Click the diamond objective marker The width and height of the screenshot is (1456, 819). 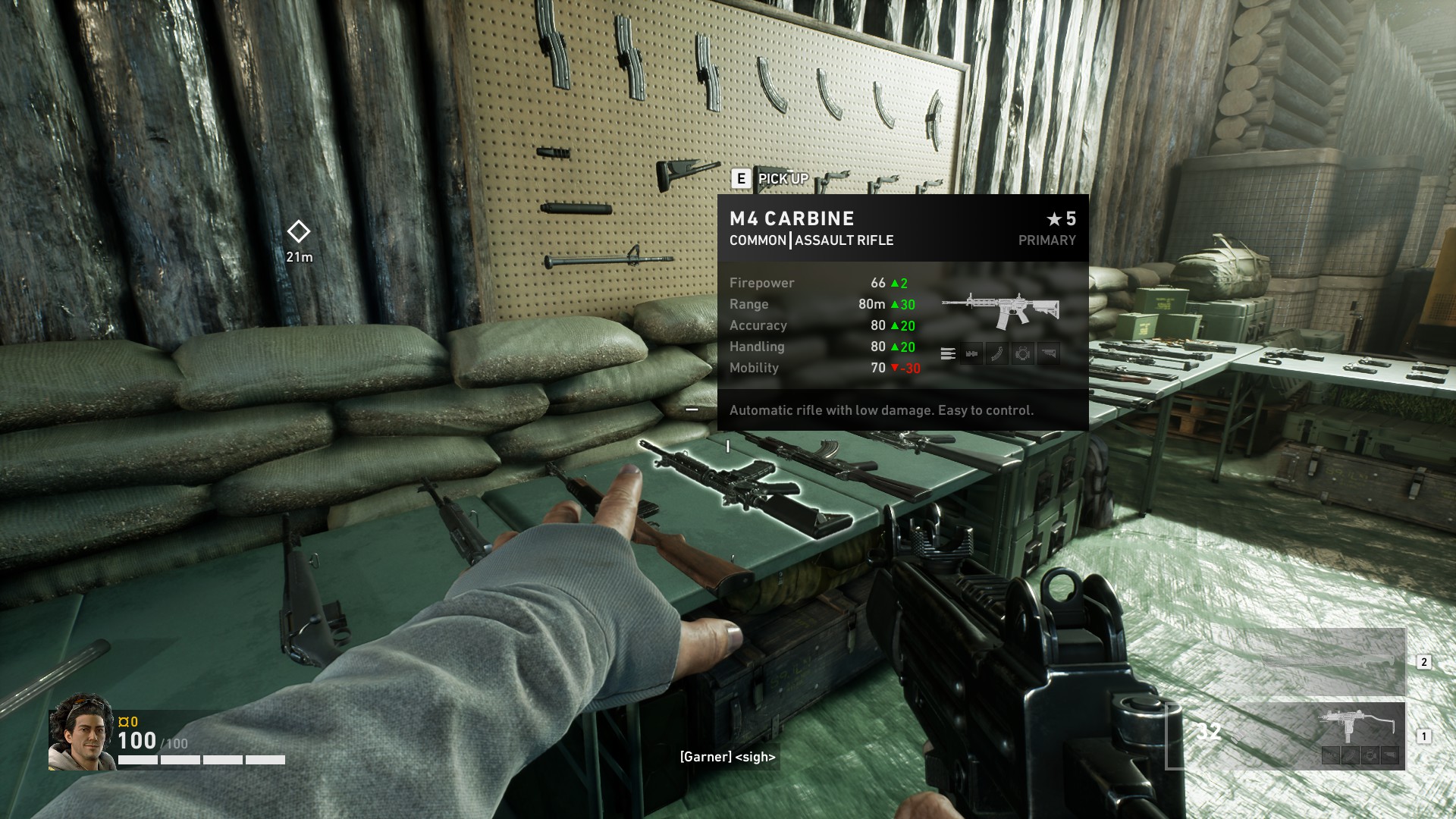click(x=299, y=231)
